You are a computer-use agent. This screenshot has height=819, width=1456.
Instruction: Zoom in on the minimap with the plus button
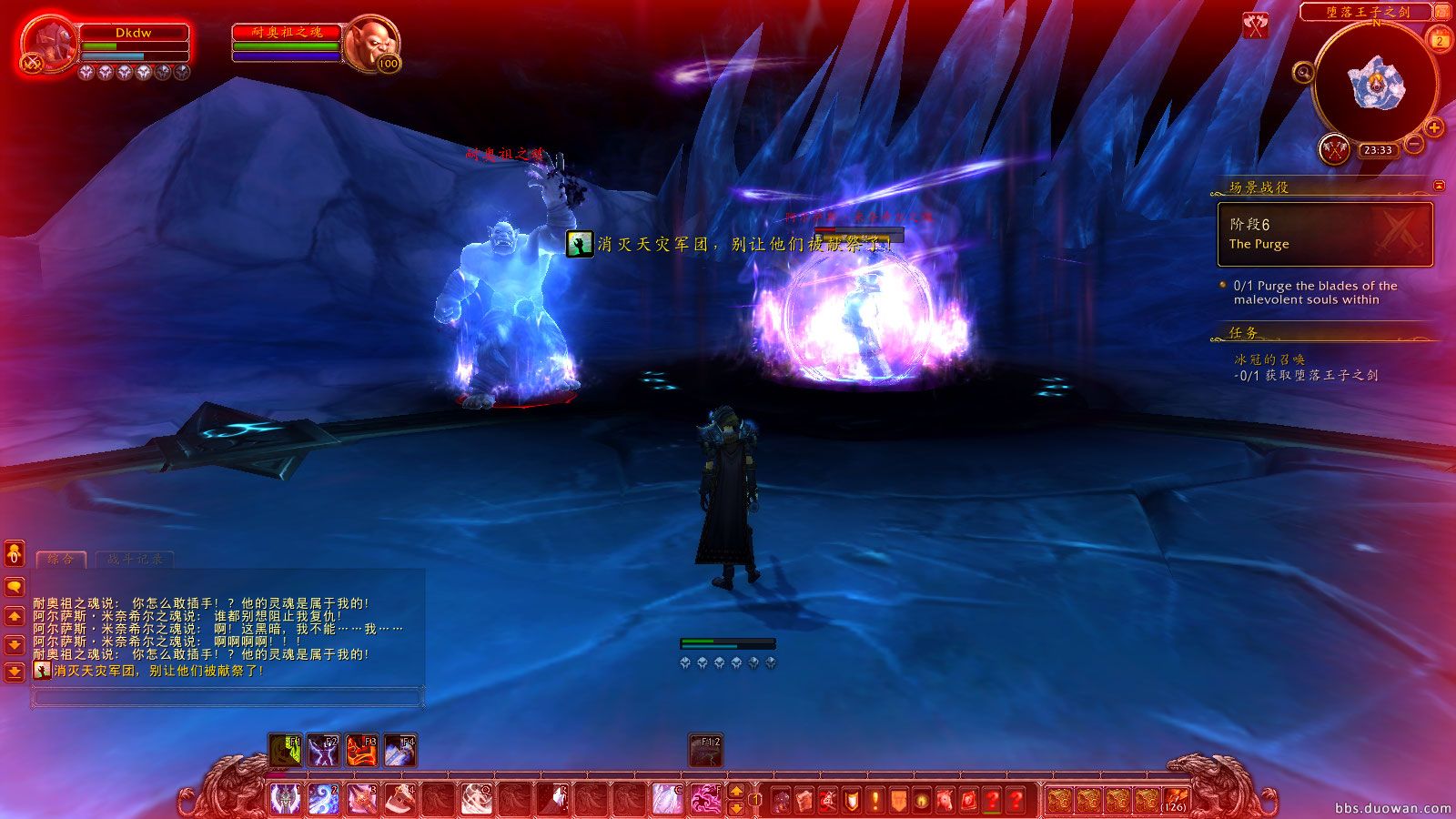tap(1433, 127)
